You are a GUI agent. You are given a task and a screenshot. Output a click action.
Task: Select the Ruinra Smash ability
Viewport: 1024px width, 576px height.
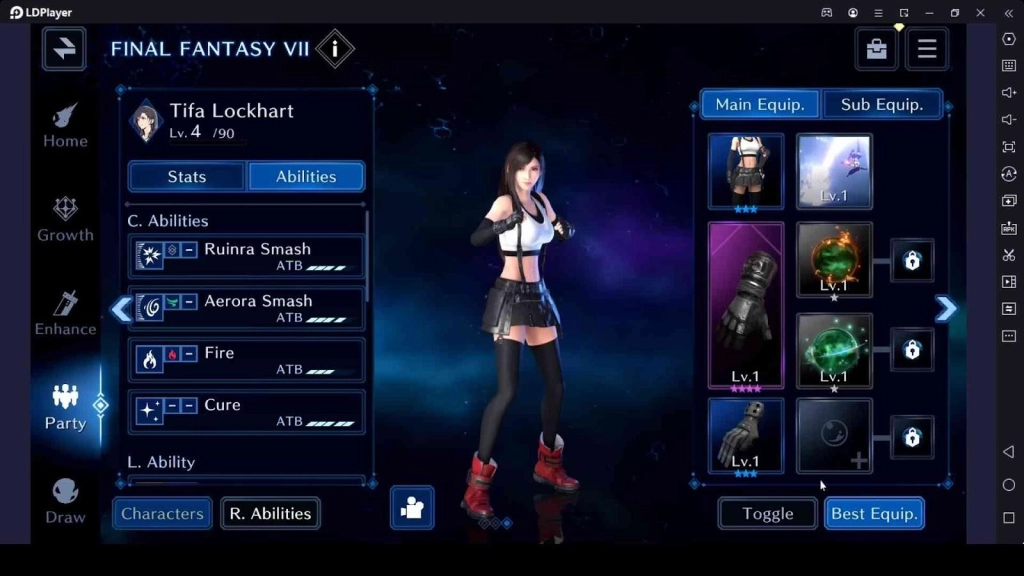click(246, 256)
